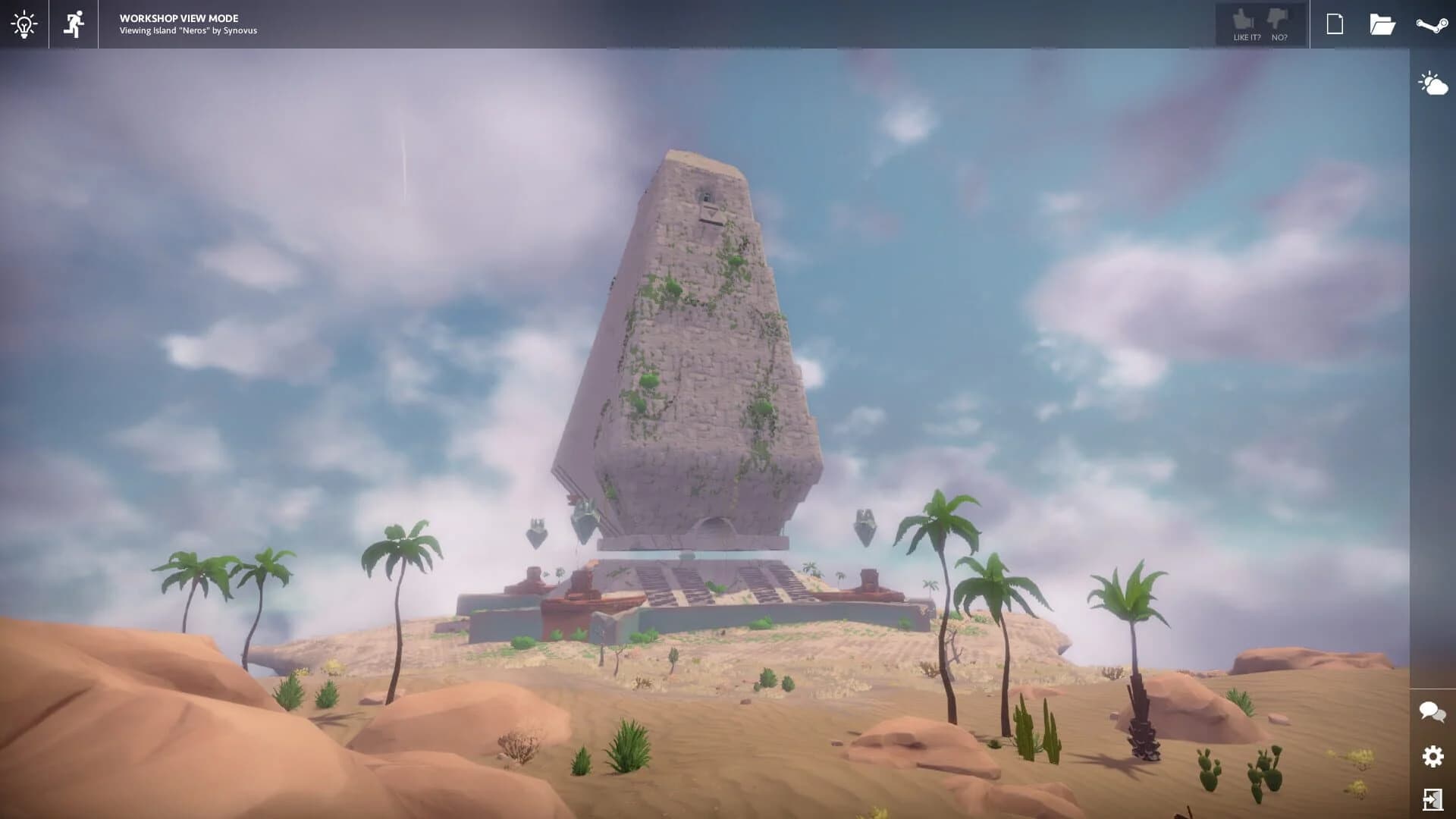Select the lightbulb creative mode icon

(25, 24)
